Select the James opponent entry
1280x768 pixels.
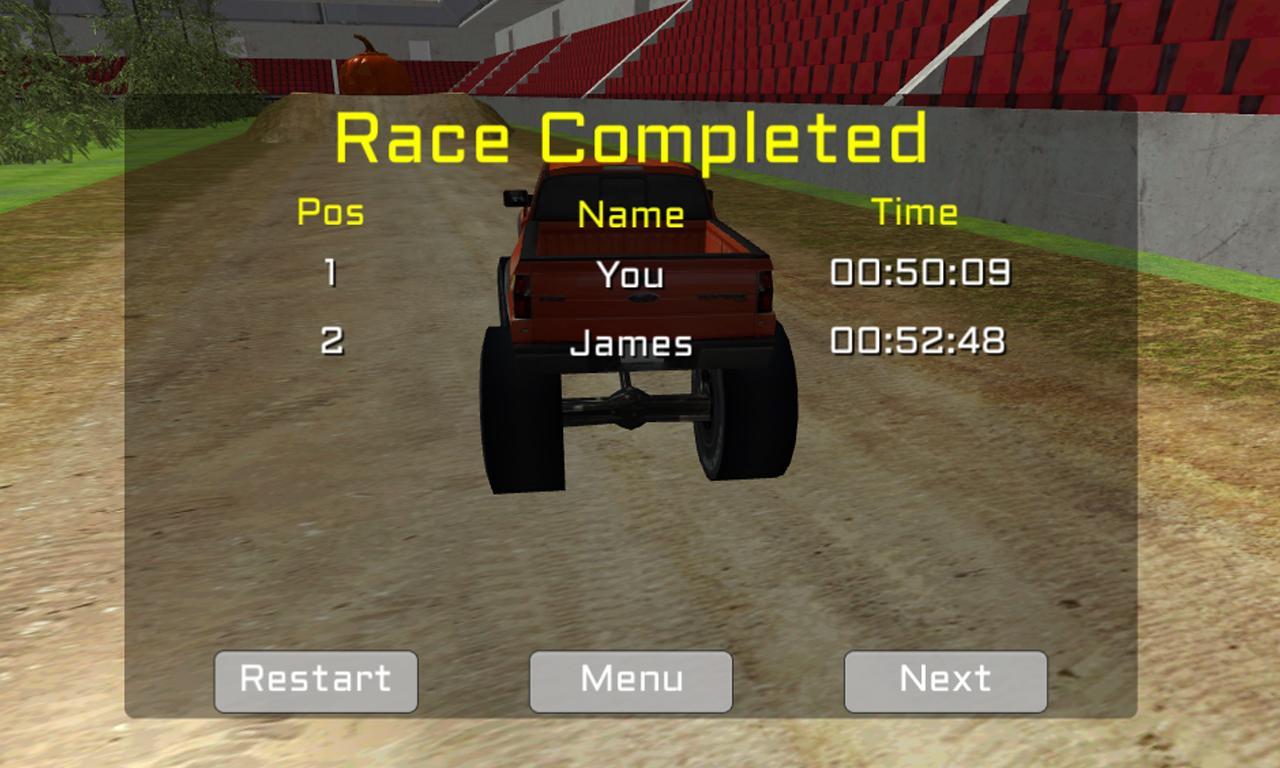click(x=629, y=343)
